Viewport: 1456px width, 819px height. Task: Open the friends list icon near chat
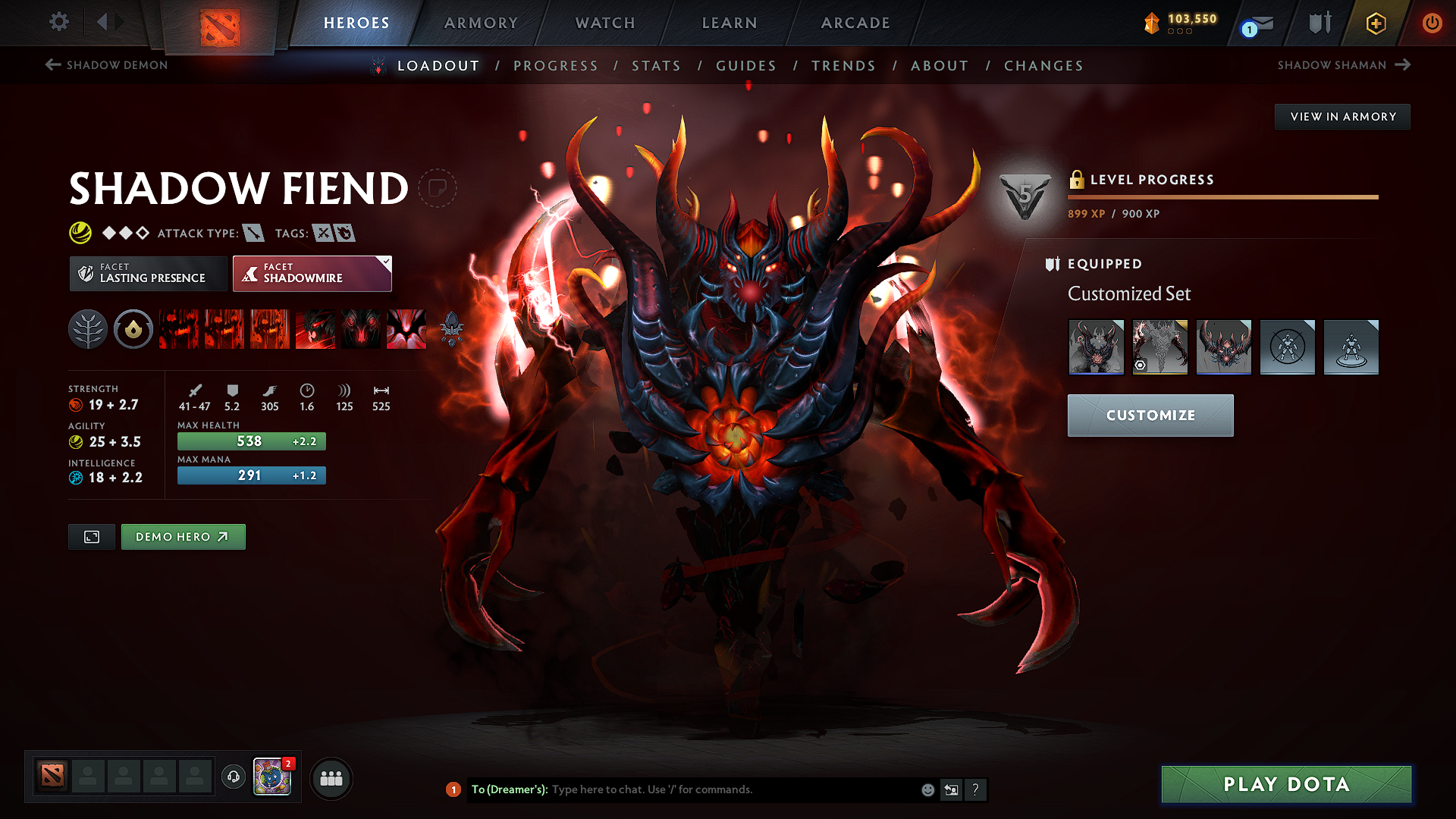331,778
